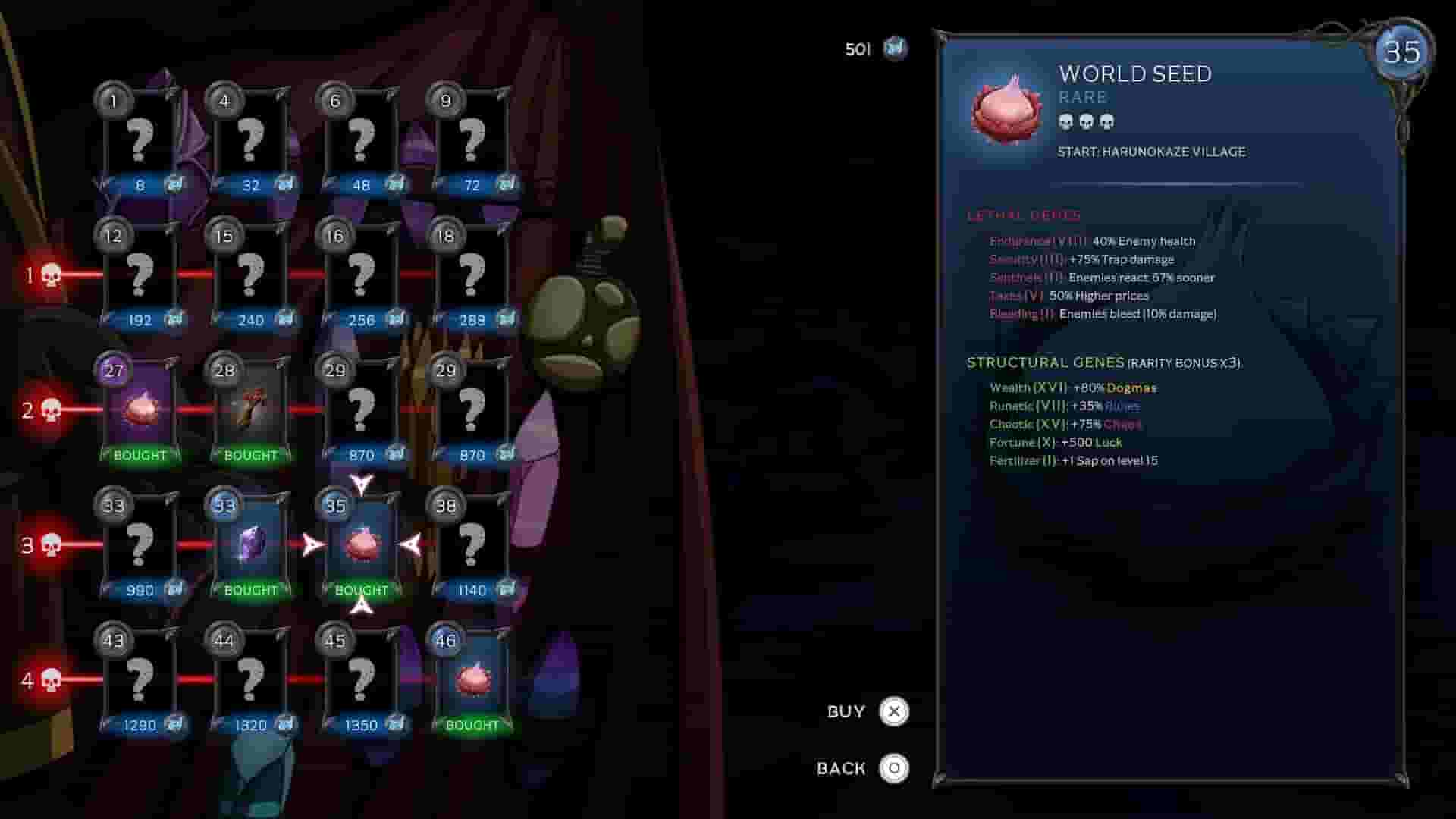
Task: Select the mystery item costing 1350
Action: [362, 679]
